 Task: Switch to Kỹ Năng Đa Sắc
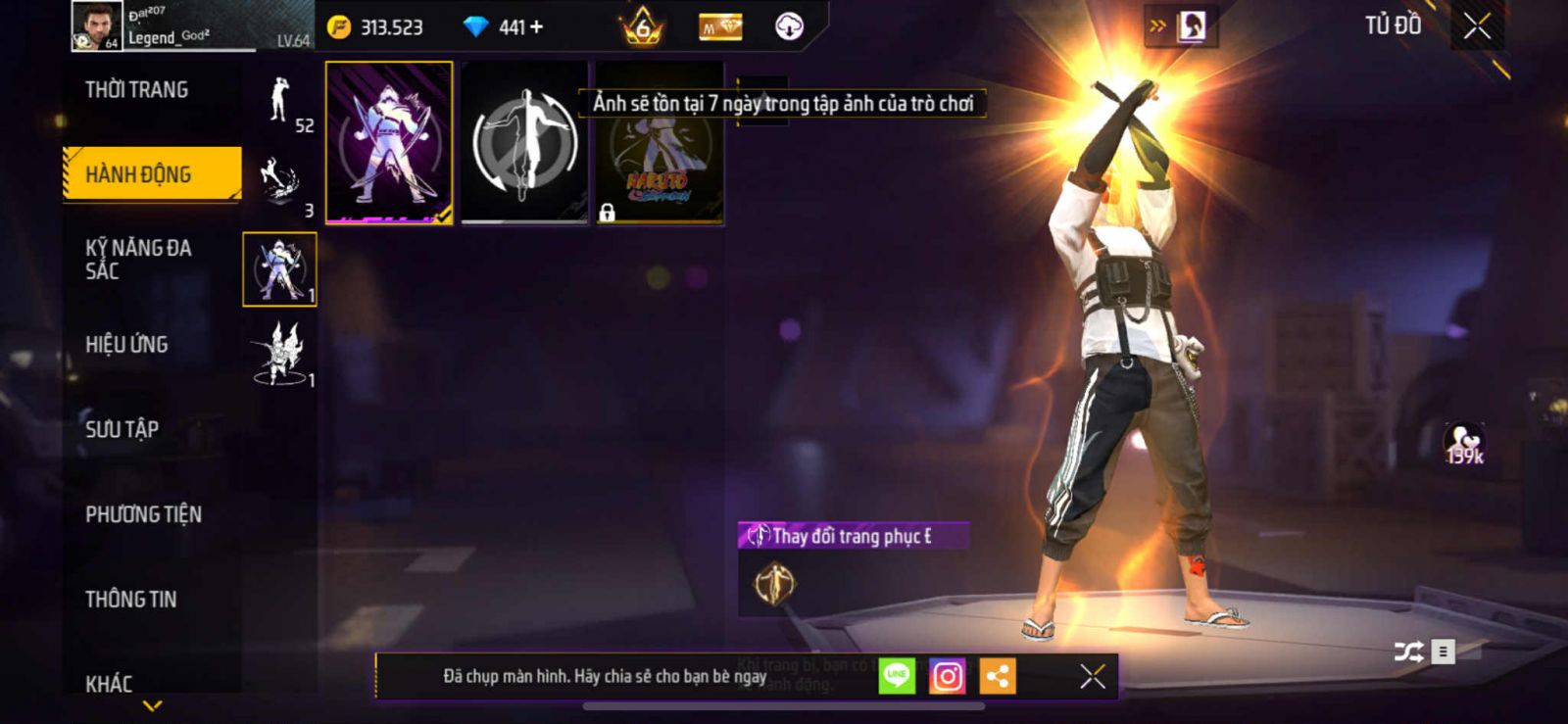[x=138, y=259]
